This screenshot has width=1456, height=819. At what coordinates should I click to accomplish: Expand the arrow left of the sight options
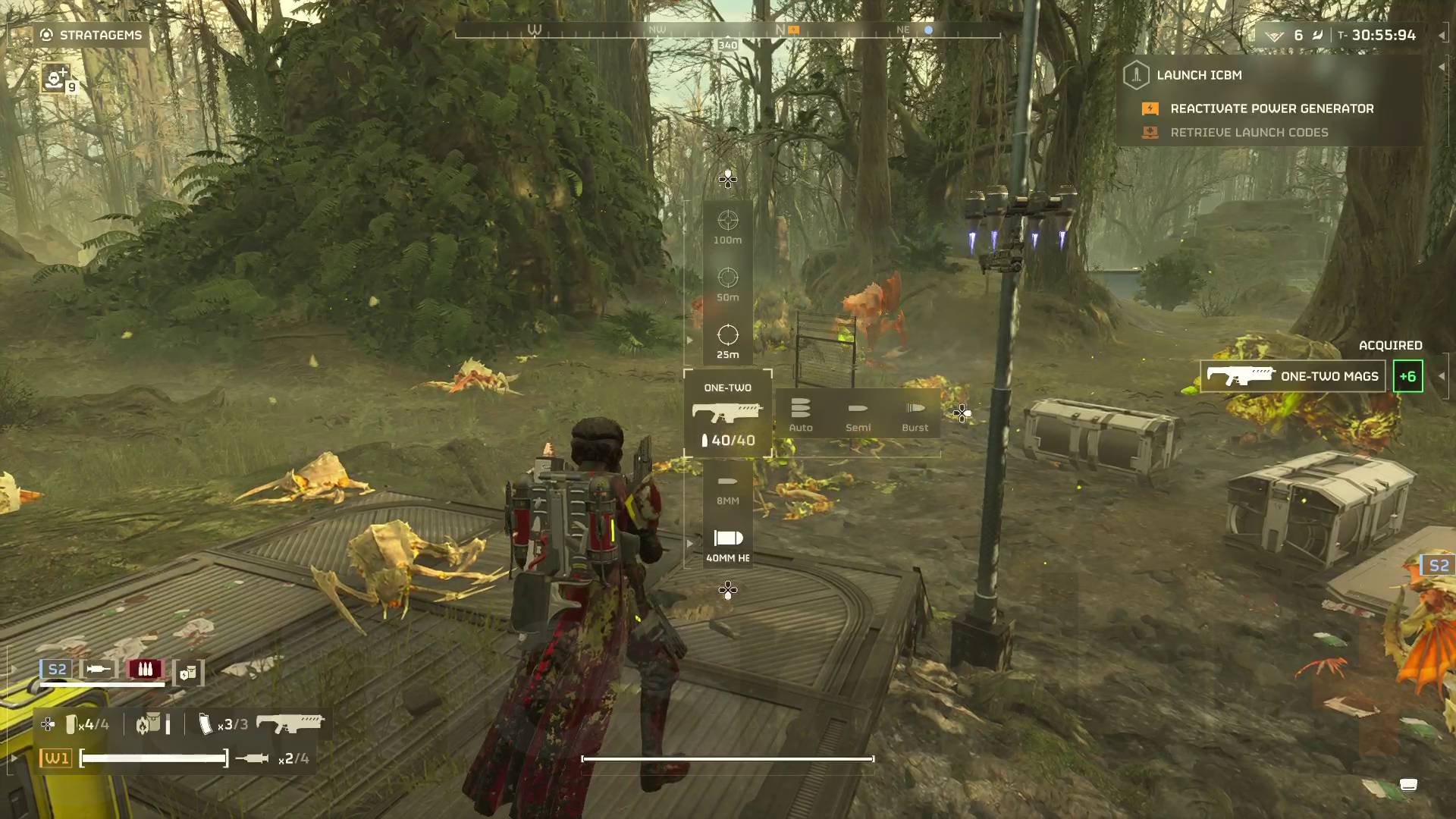[x=690, y=340]
